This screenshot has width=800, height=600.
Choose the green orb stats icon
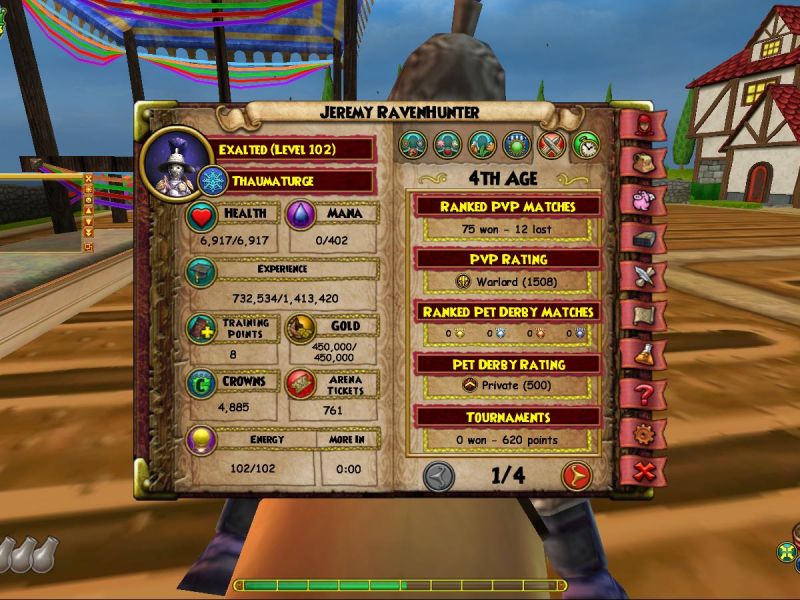516,146
